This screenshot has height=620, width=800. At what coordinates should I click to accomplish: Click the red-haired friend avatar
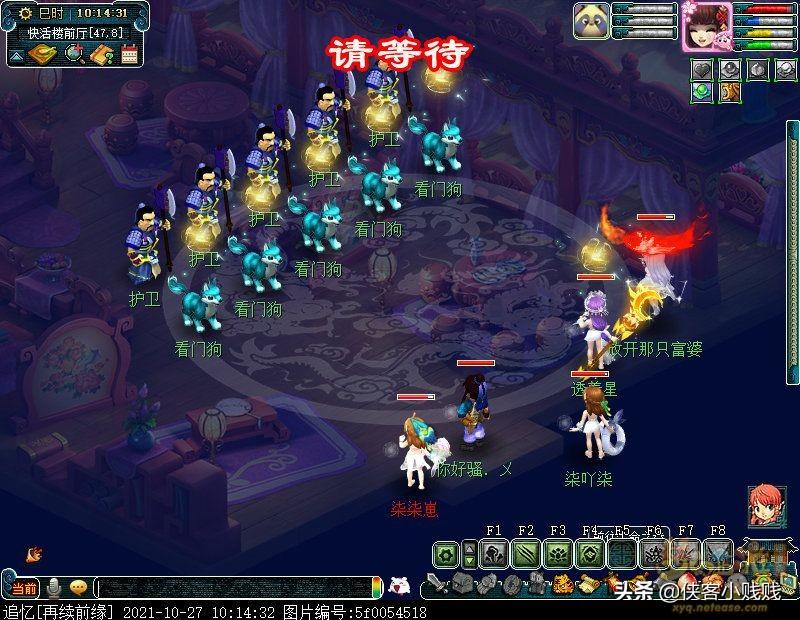pyautogui.click(x=766, y=505)
